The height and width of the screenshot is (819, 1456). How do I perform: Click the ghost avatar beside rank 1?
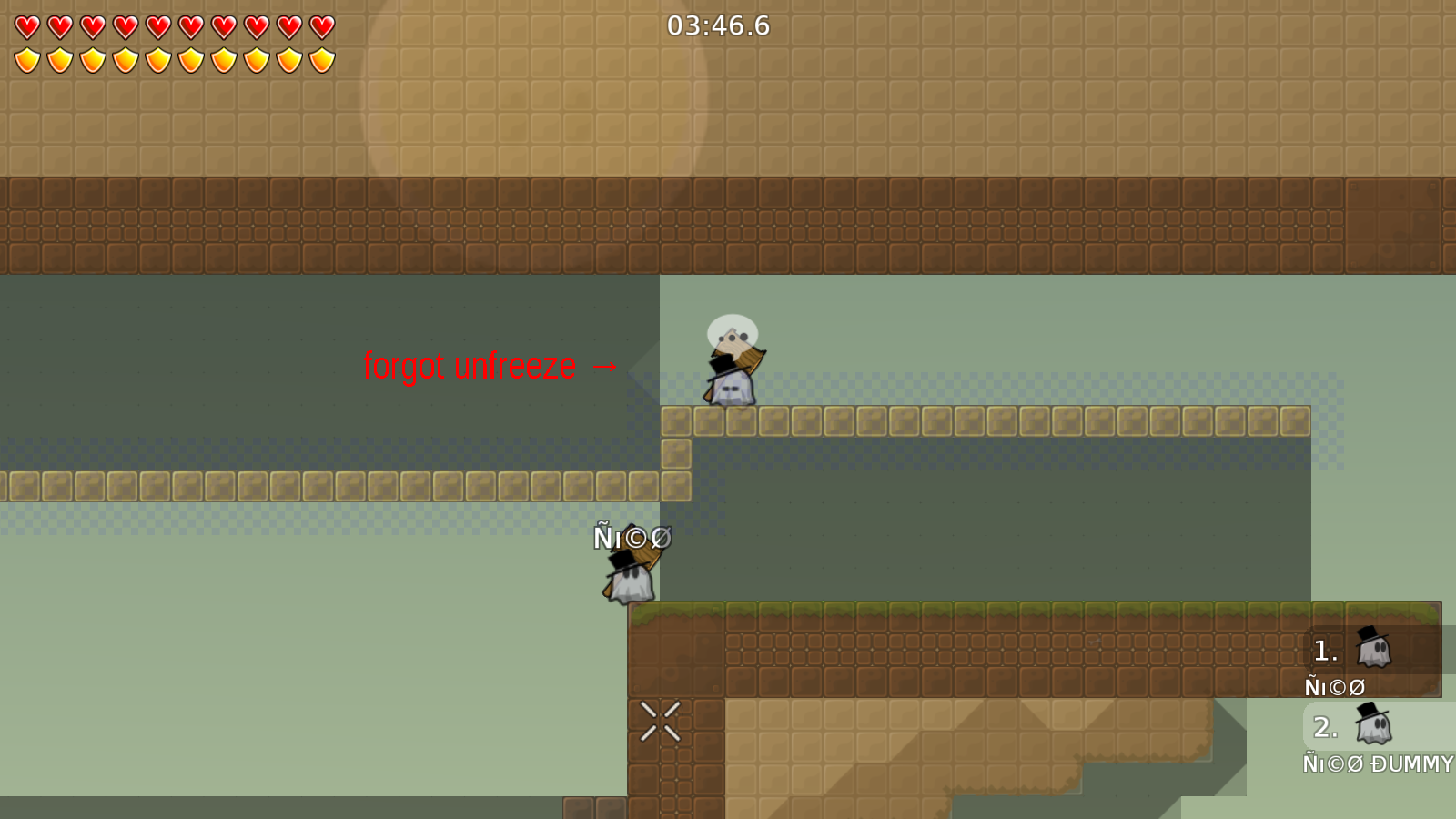(x=1370, y=649)
